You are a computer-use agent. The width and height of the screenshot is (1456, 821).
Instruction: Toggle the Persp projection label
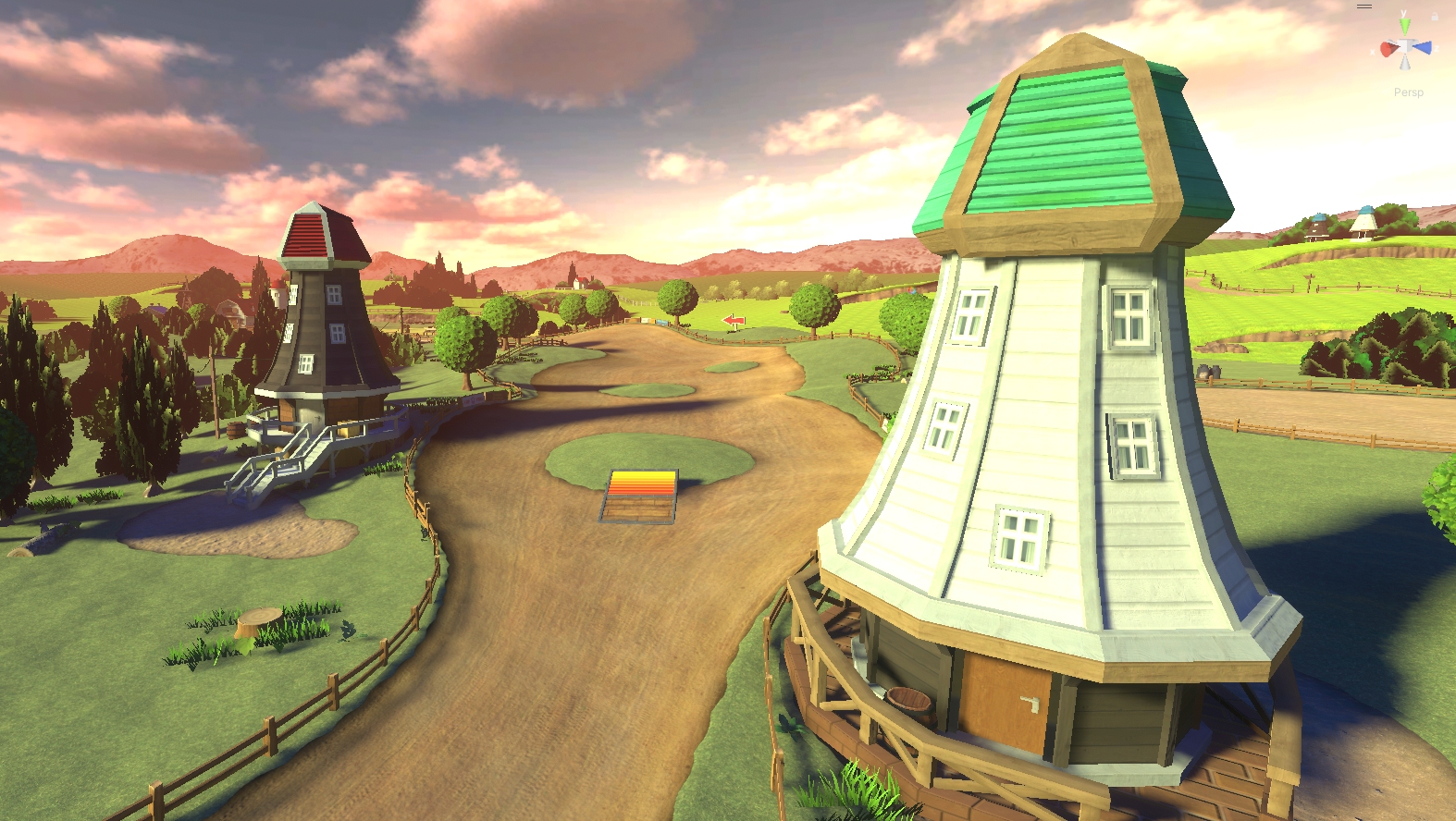click(1408, 92)
